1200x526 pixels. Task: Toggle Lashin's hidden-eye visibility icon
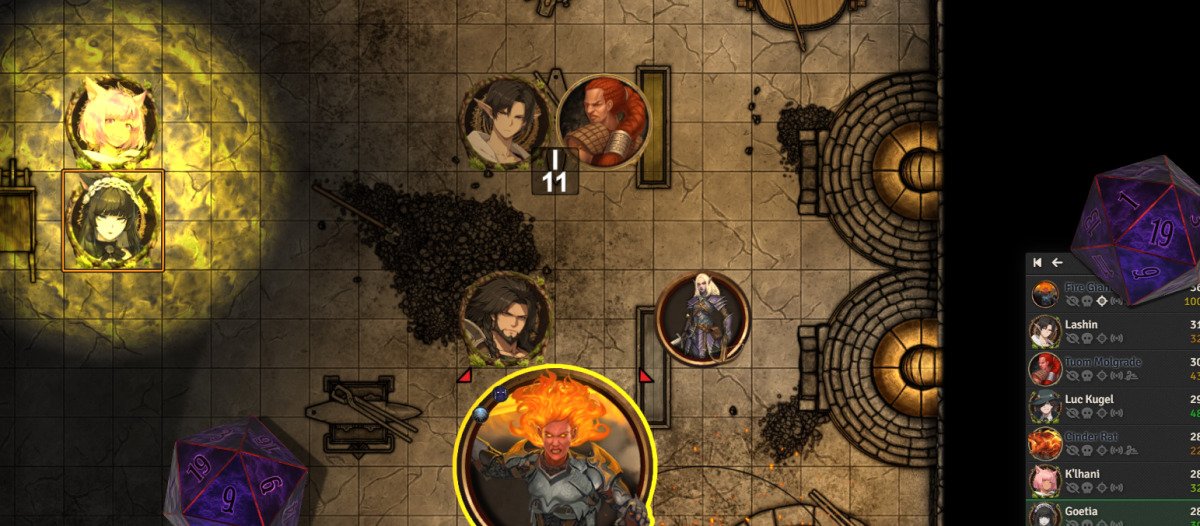(1072, 339)
